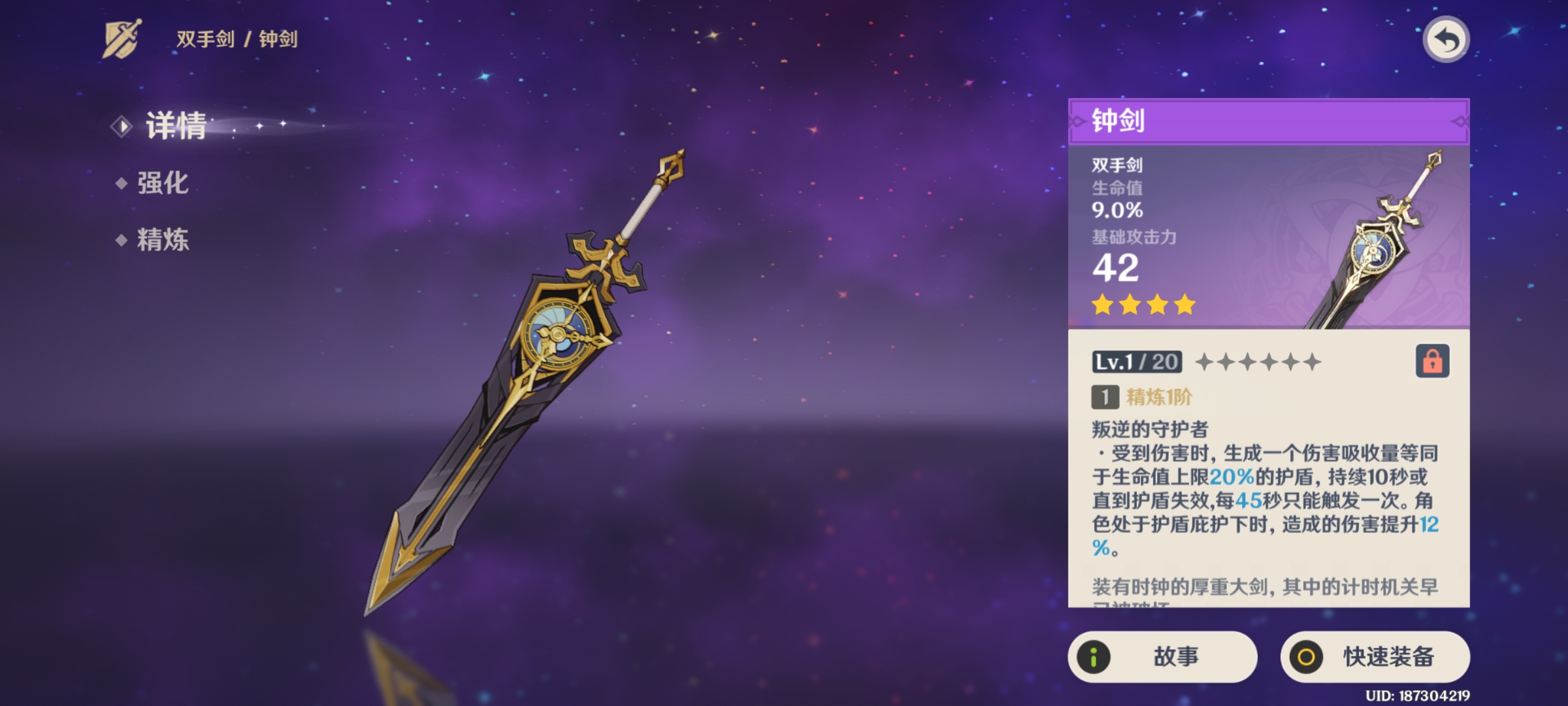Select the diamond marker beside 详情
The height and width of the screenshot is (706, 1568).
(x=120, y=127)
